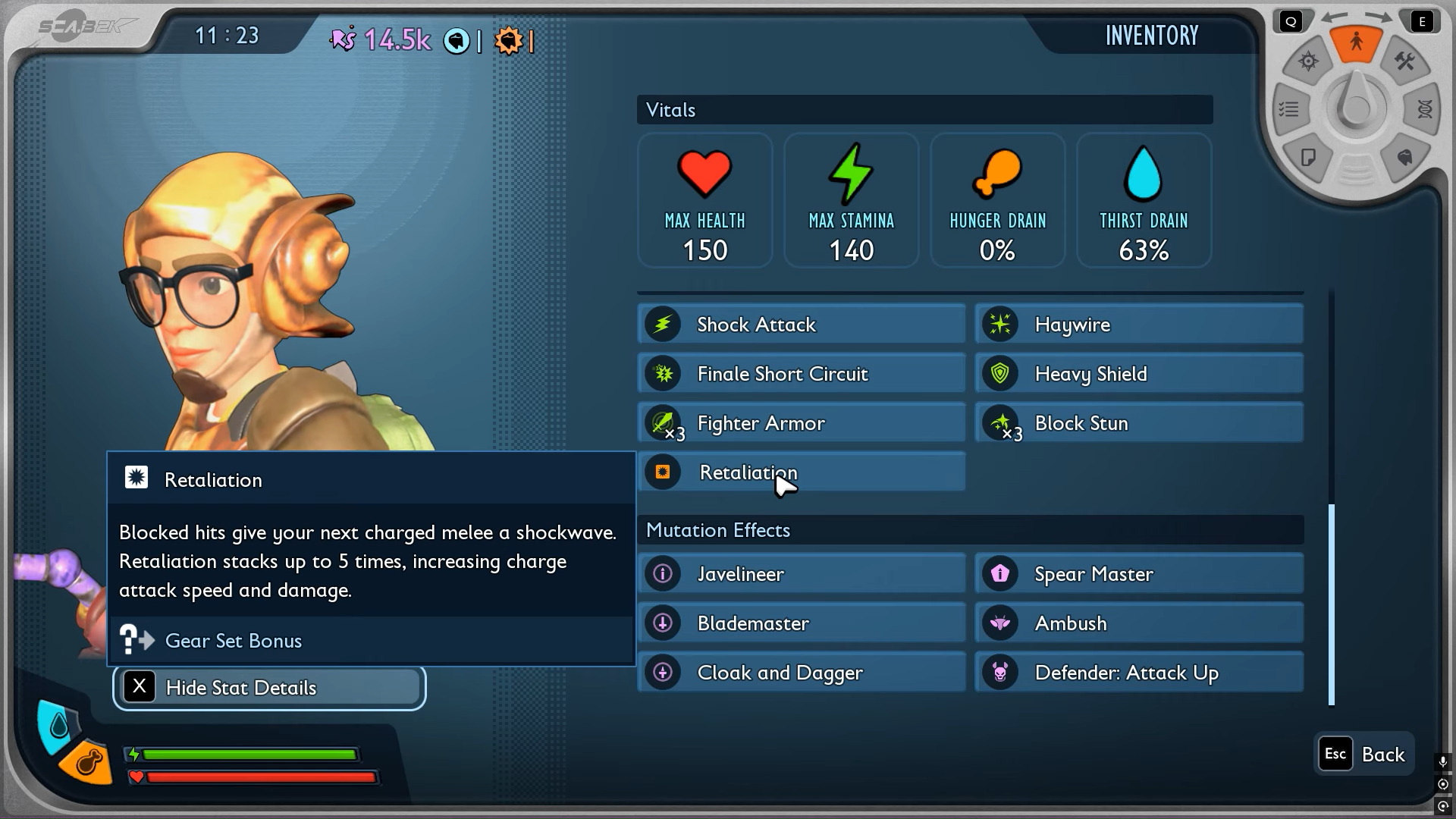Viewport: 1456px width, 819px height.
Task: Click the right arrow beside the E key
Action: [x=1378, y=17]
